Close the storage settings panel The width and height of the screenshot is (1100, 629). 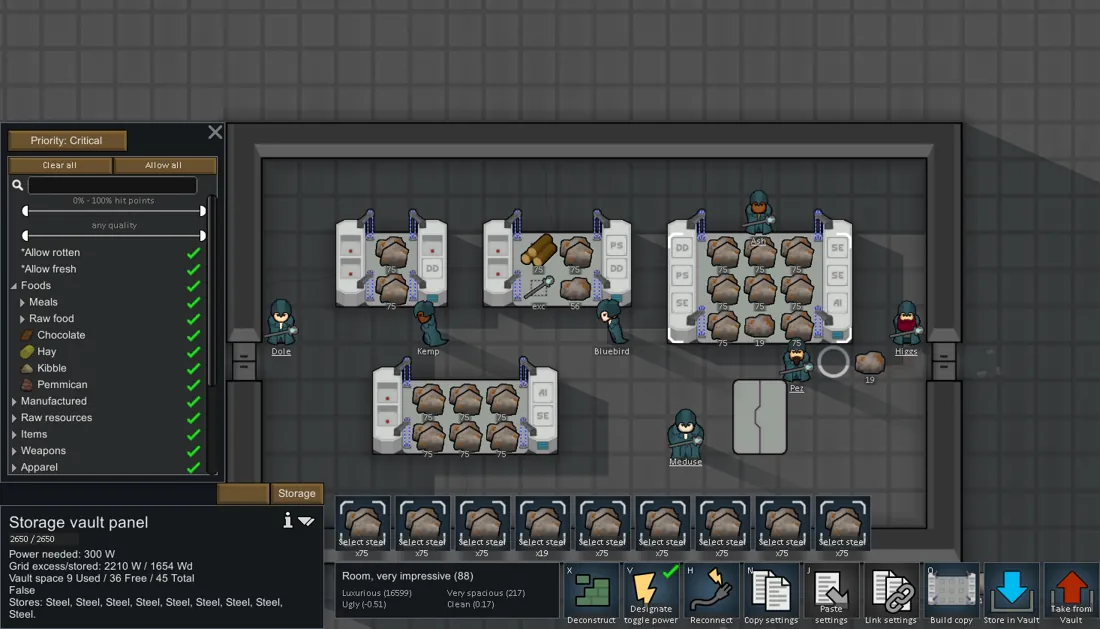[215, 132]
